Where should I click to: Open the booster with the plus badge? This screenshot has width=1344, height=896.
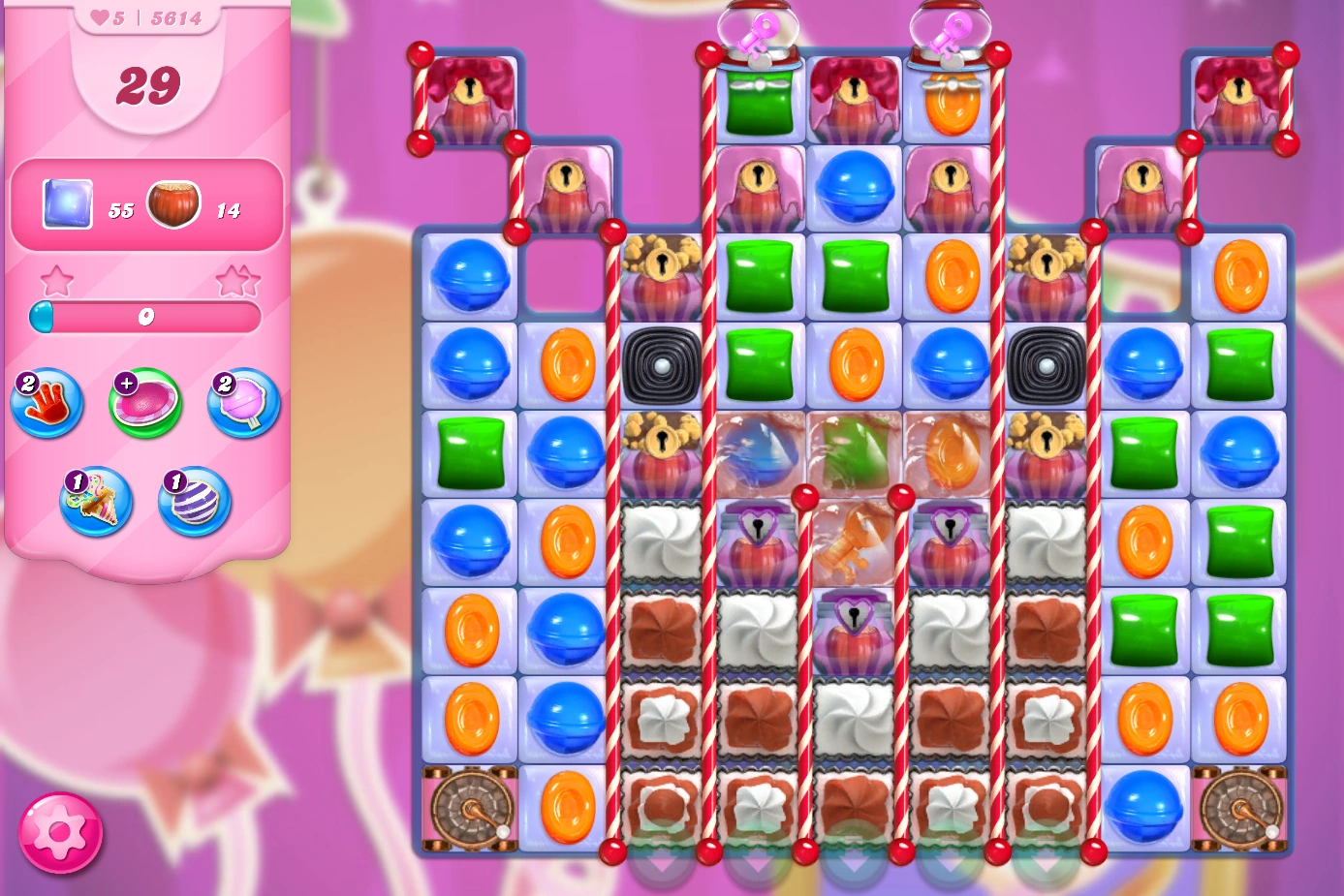pyautogui.click(x=145, y=402)
